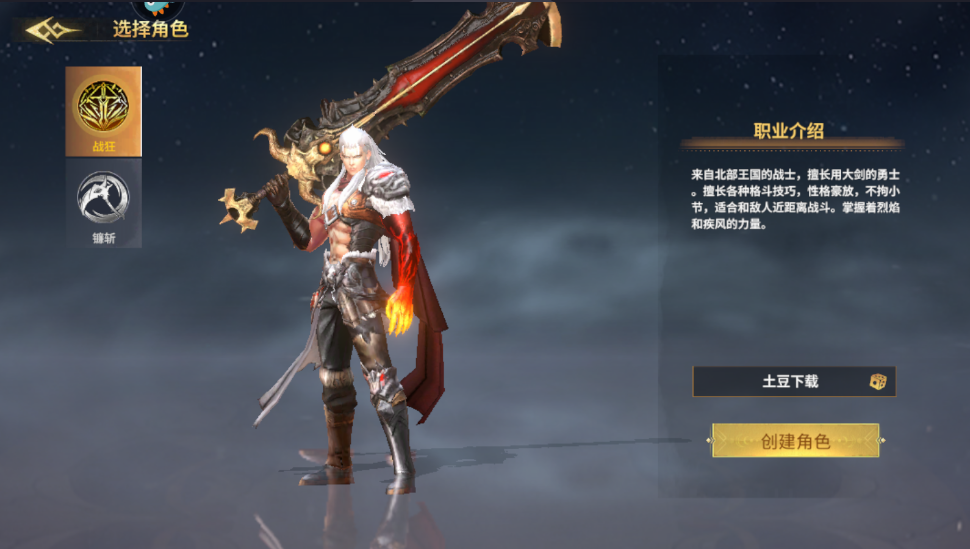Roll a random name with the dice icon
The width and height of the screenshot is (970, 549).
click(x=877, y=381)
